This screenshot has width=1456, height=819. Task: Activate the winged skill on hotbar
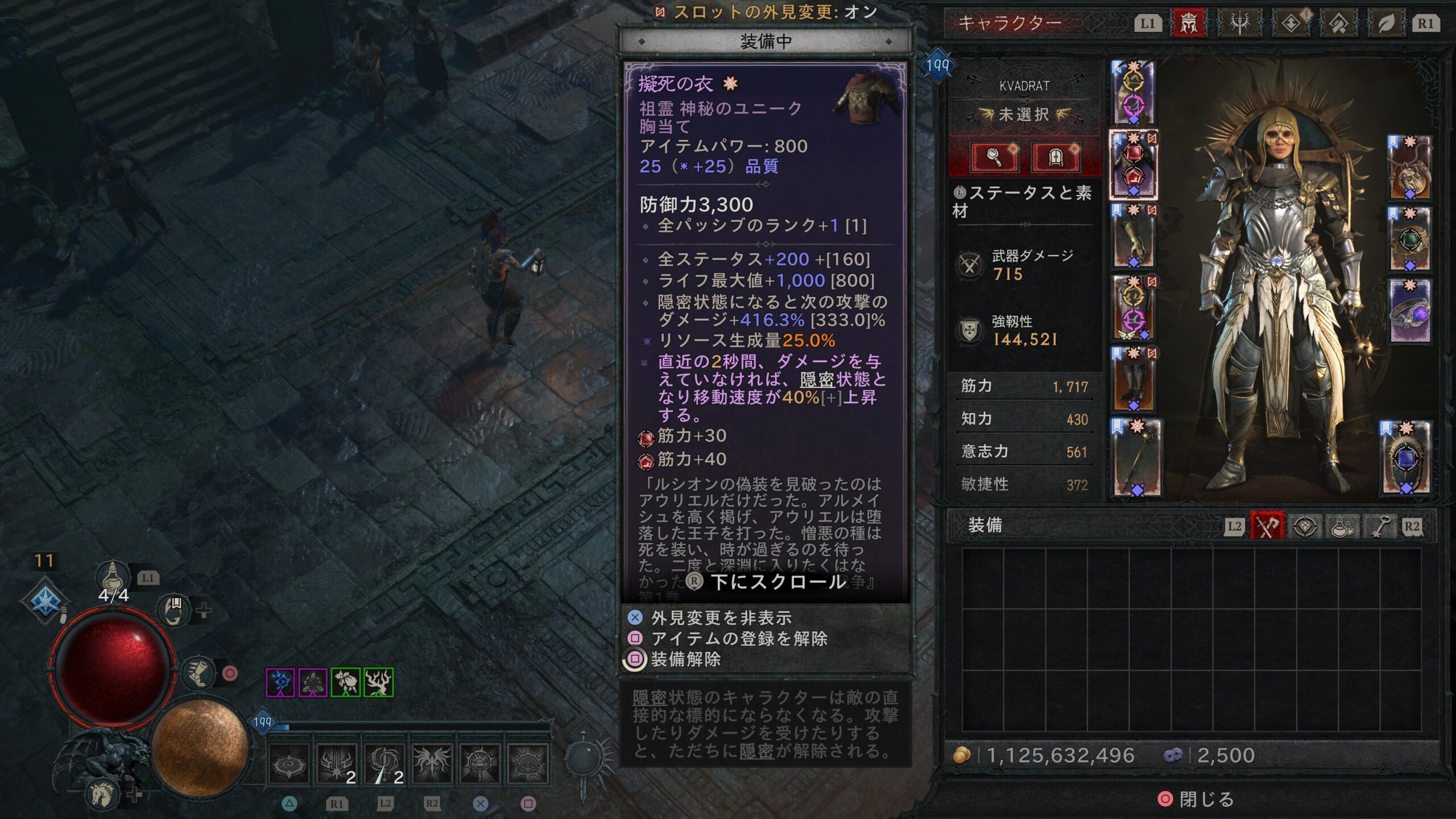(432, 763)
